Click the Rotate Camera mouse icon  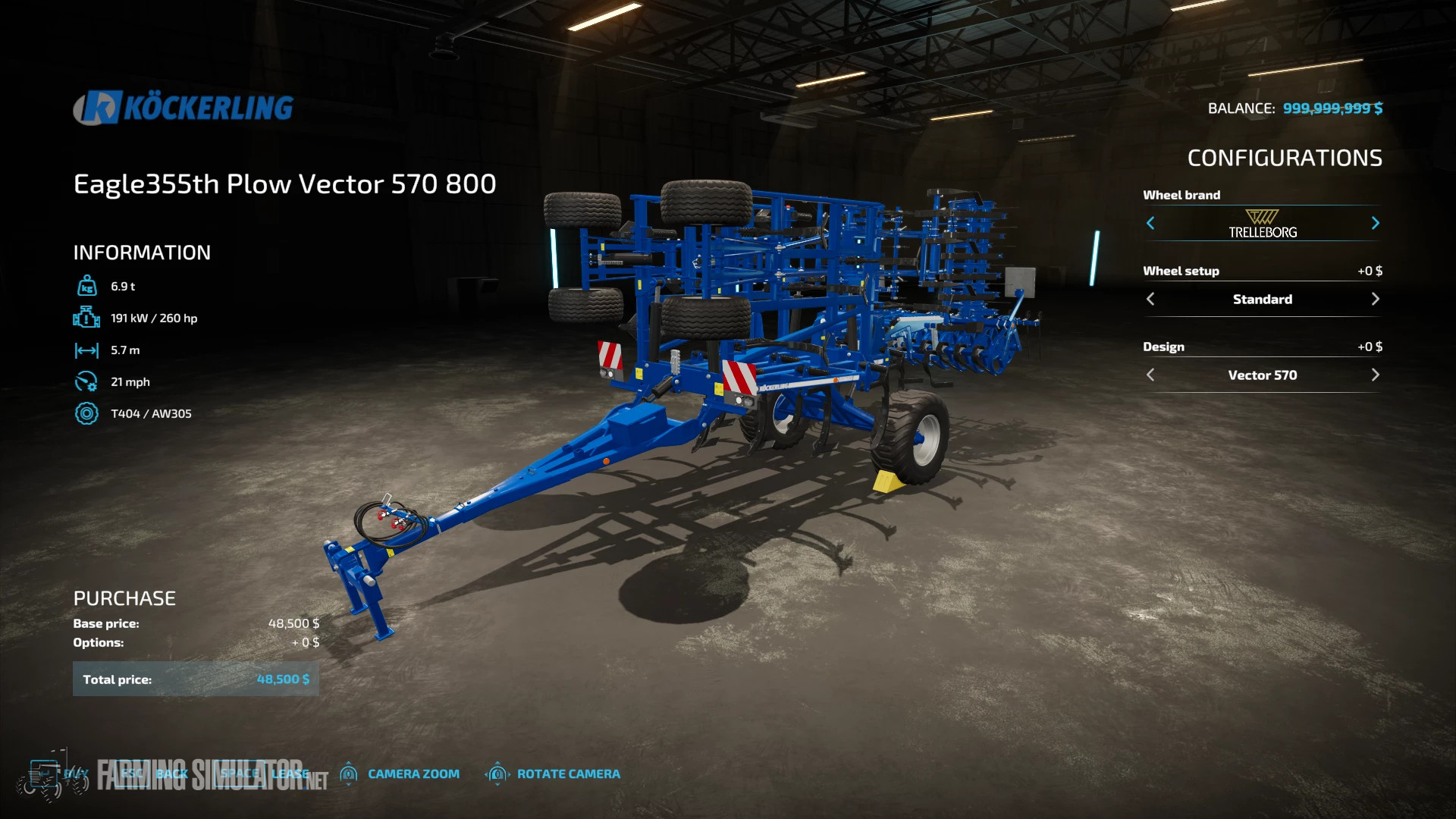pyautogui.click(x=498, y=773)
